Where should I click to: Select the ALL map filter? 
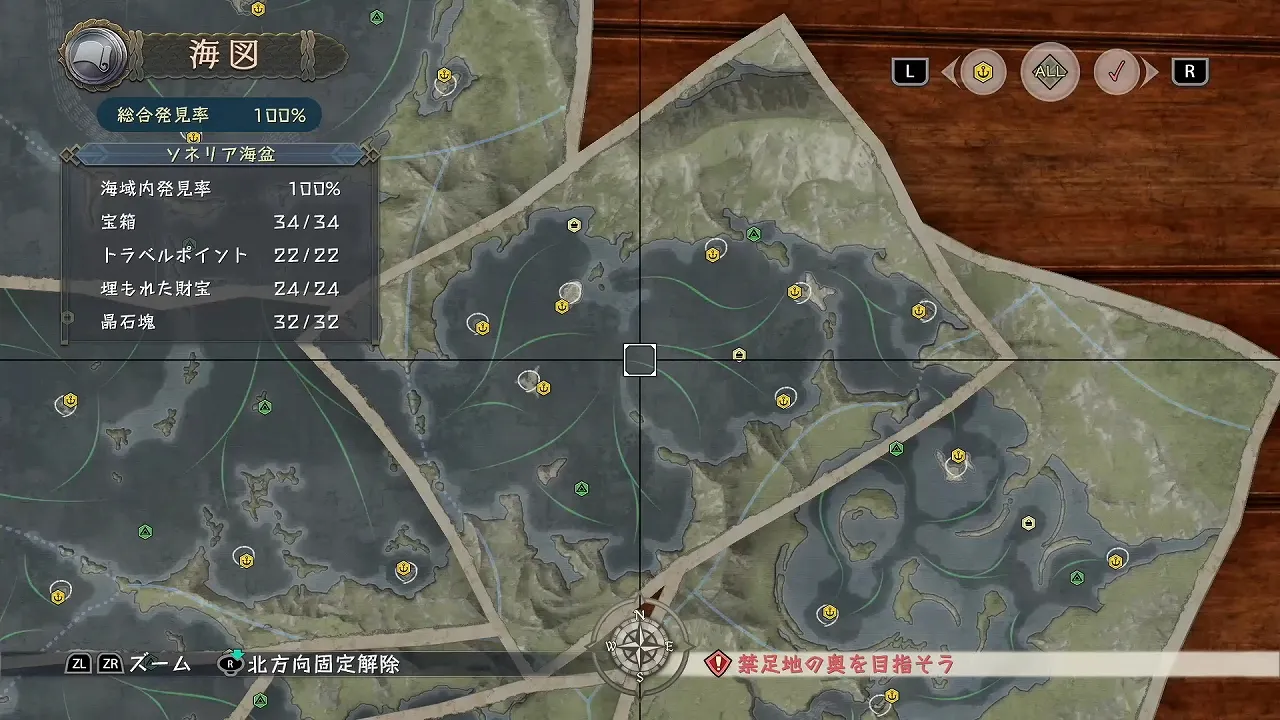1049,72
